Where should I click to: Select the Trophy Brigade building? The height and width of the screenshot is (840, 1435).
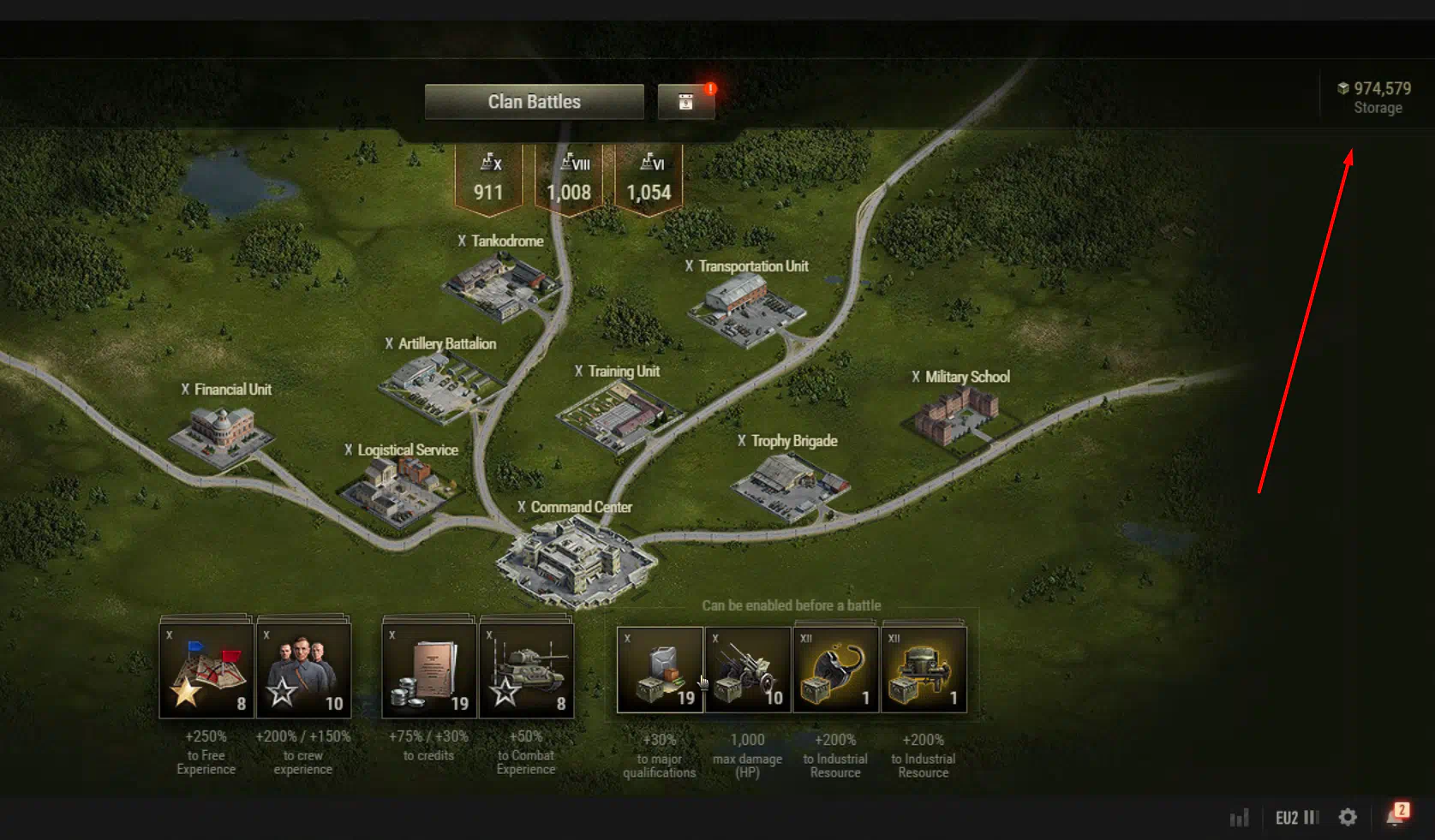coord(789,484)
